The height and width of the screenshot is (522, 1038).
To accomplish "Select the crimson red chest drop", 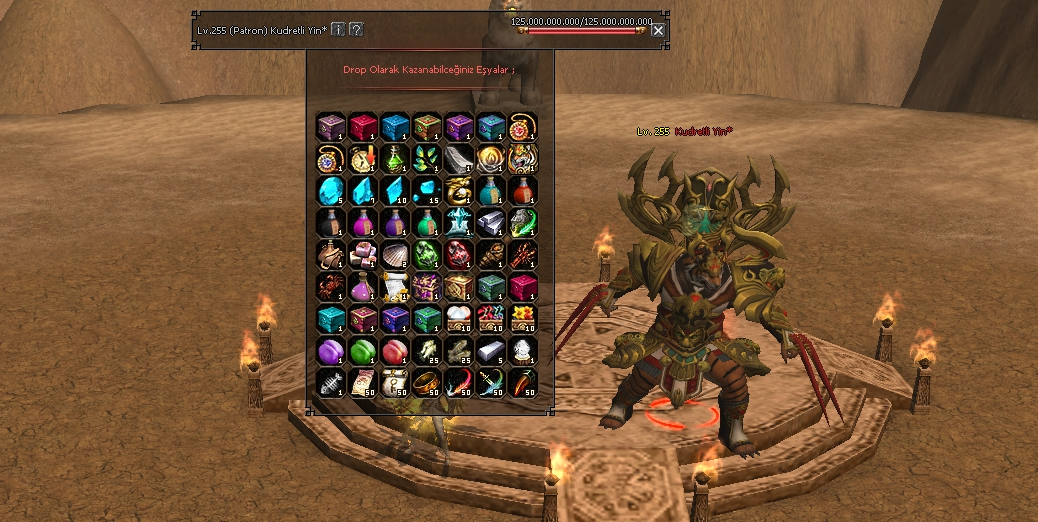I will (x=363, y=127).
